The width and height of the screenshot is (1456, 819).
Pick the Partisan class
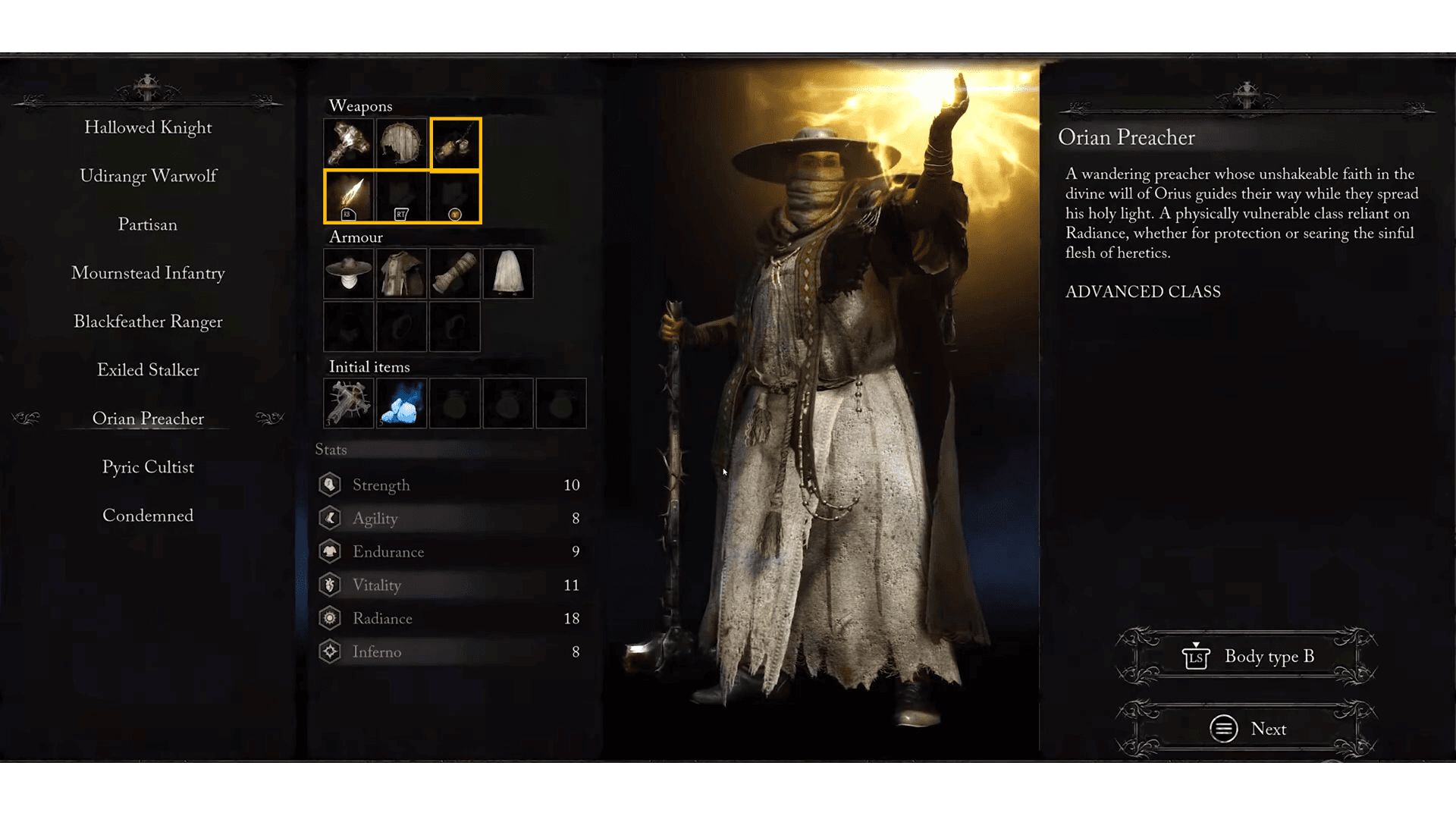pos(148,224)
